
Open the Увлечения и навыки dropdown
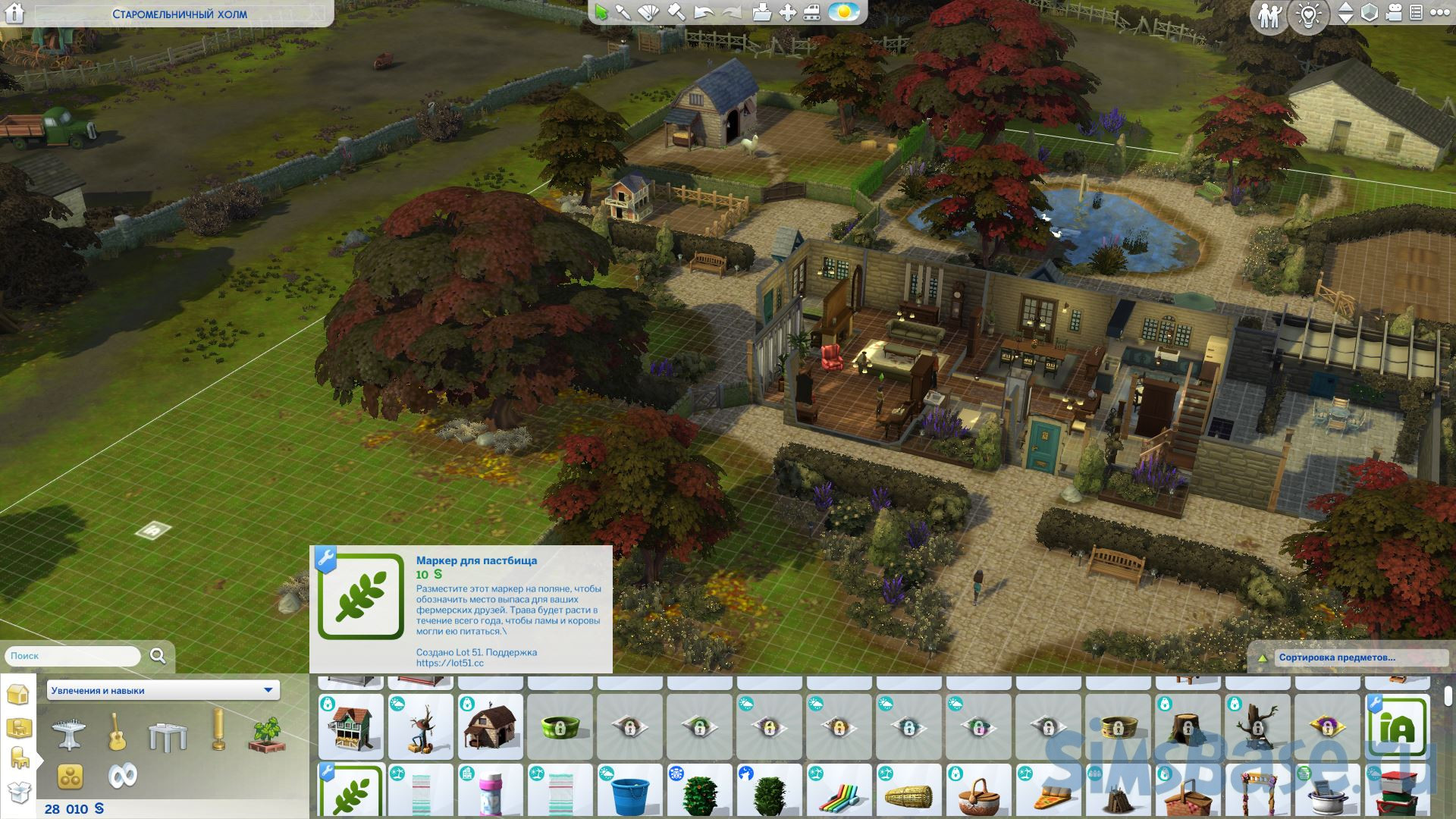[162, 690]
